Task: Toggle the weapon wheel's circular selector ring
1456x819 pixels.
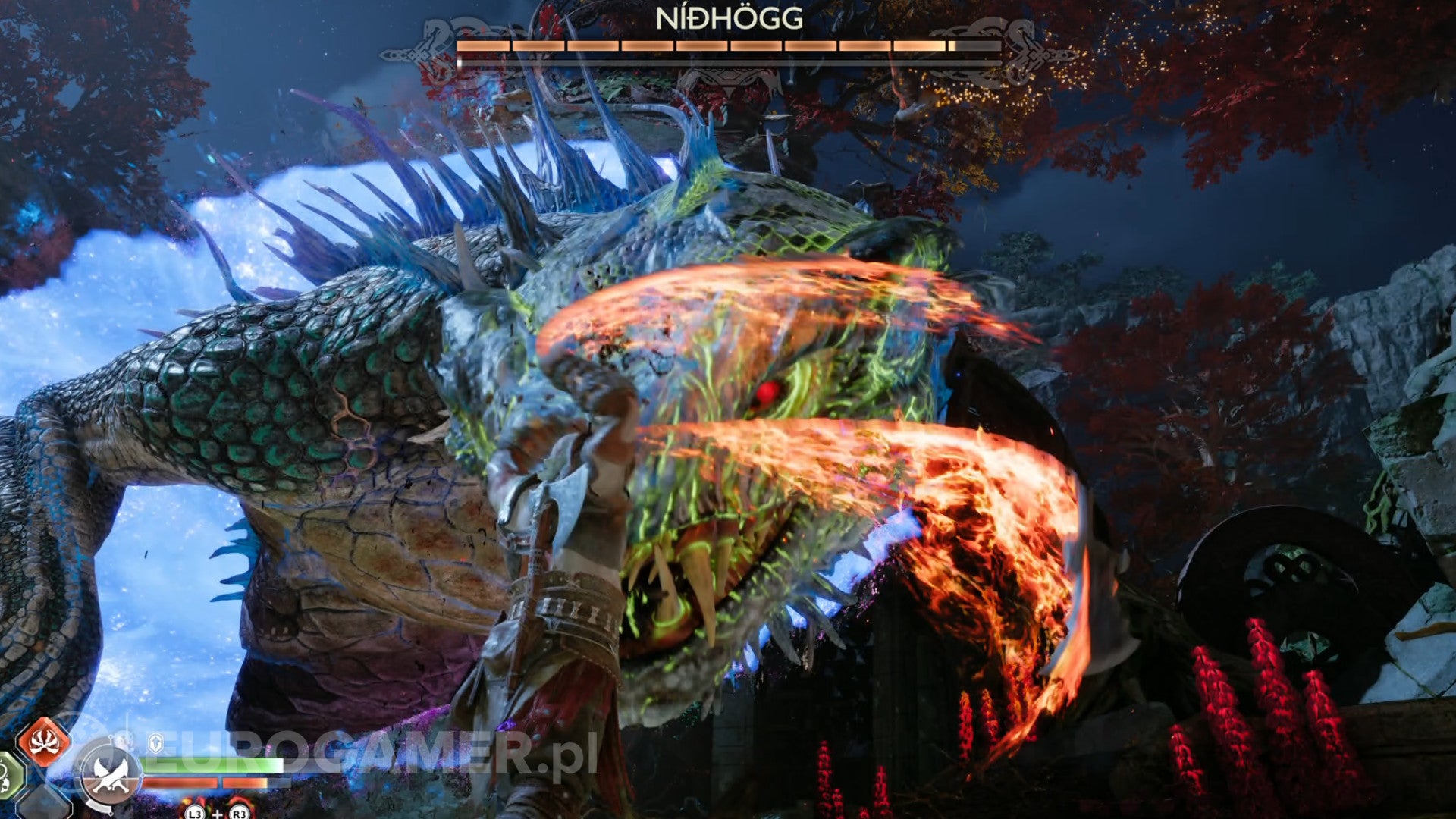Action: click(83, 774)
